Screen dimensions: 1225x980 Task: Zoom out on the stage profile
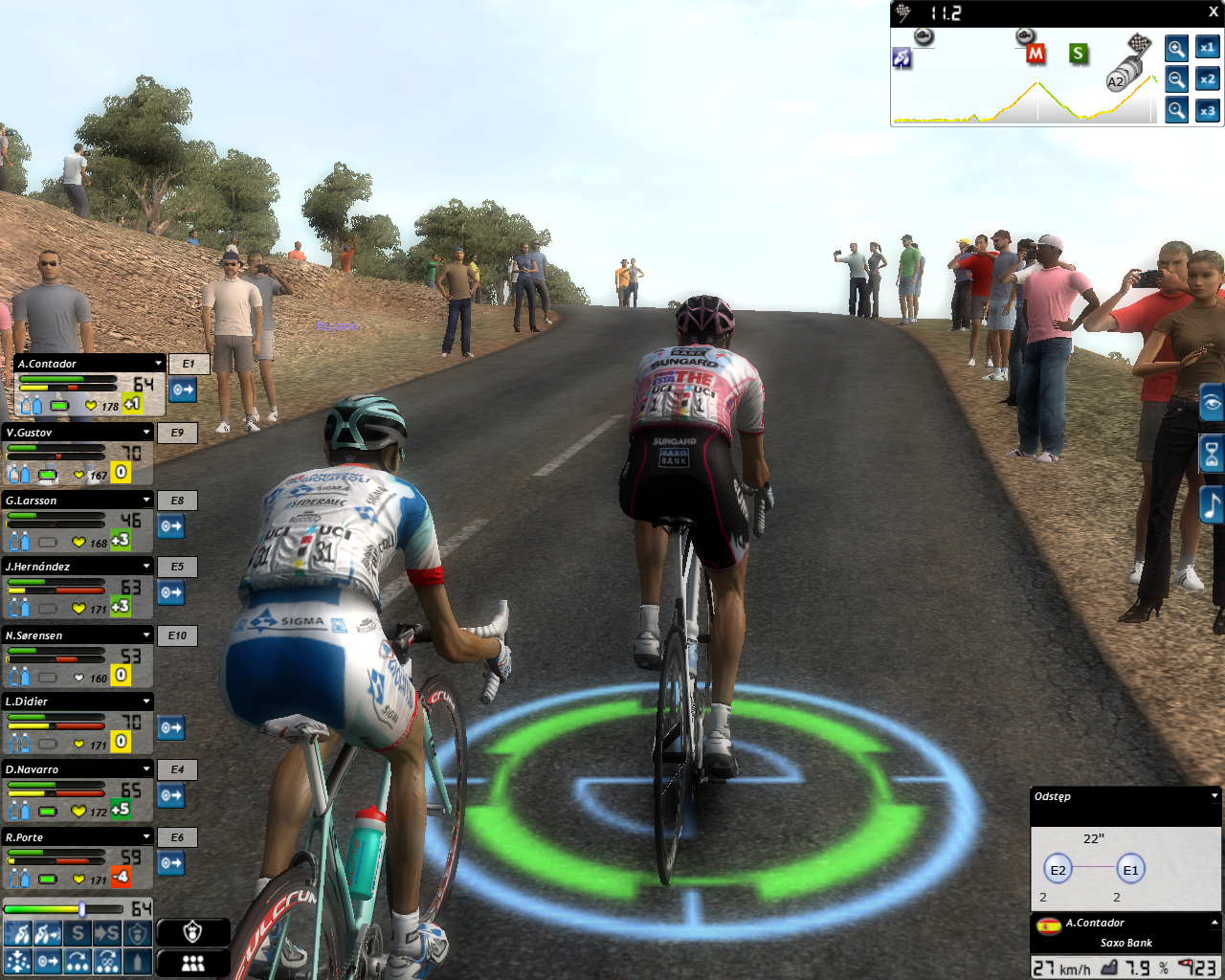tap(1176, 79)
